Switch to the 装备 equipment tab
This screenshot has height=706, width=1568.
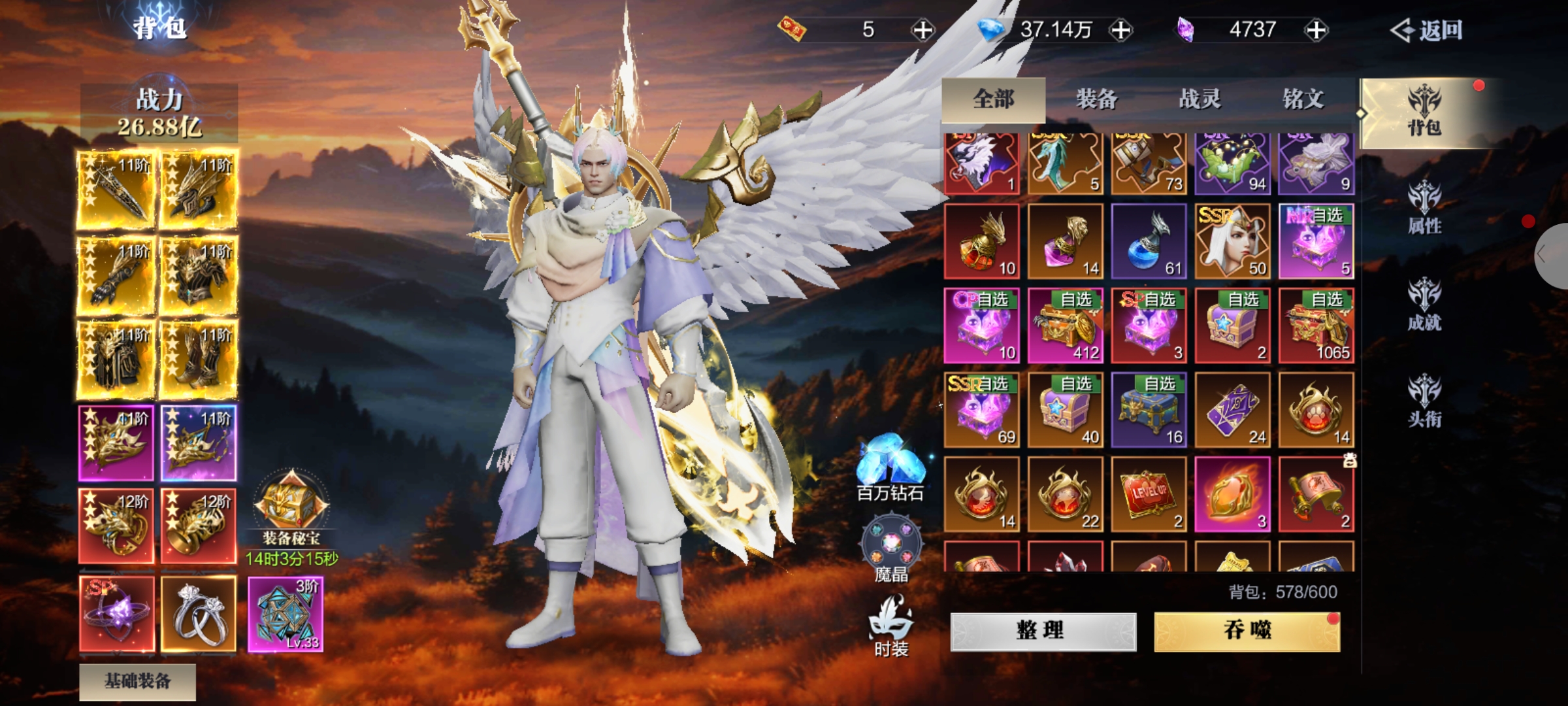point(1097,99)
